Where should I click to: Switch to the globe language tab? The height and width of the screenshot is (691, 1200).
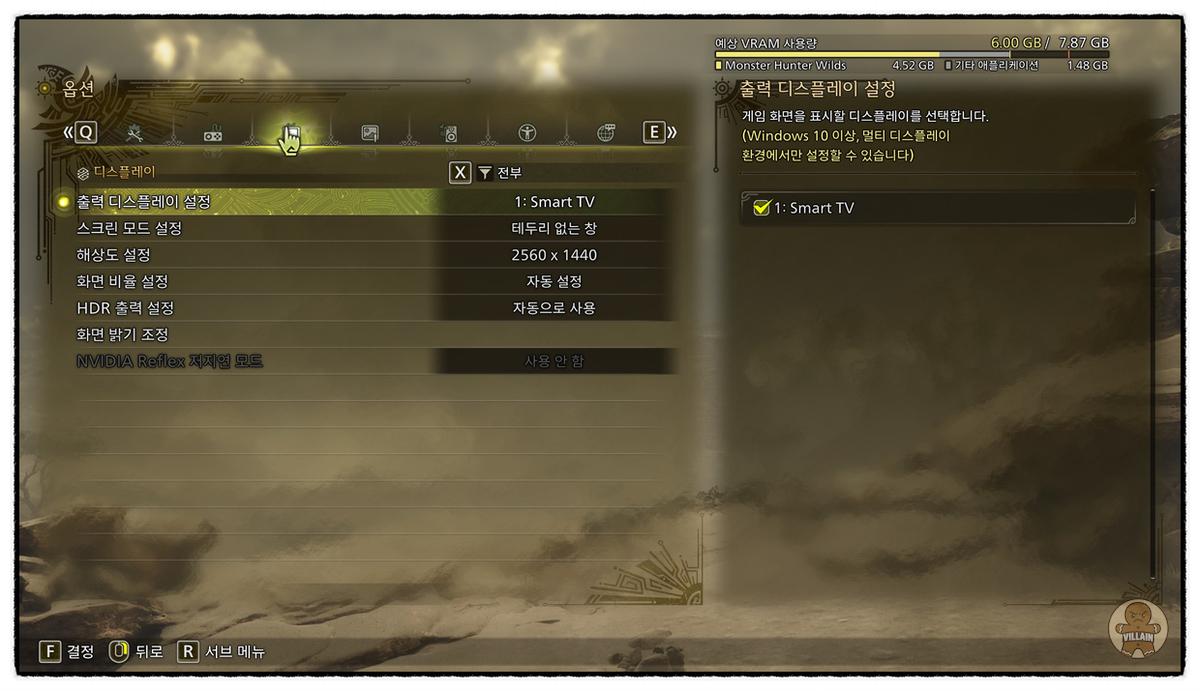606,133
